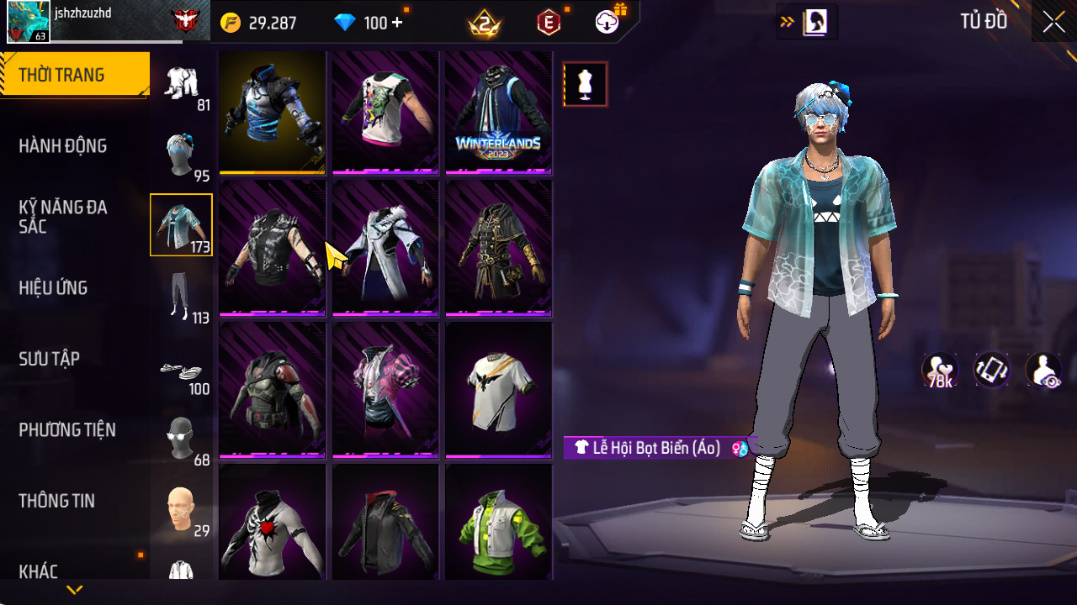Image resolution: width=1077 pixels, height=605 pixels.
Task: Pick the black leather jacket item
Action: 385,525
